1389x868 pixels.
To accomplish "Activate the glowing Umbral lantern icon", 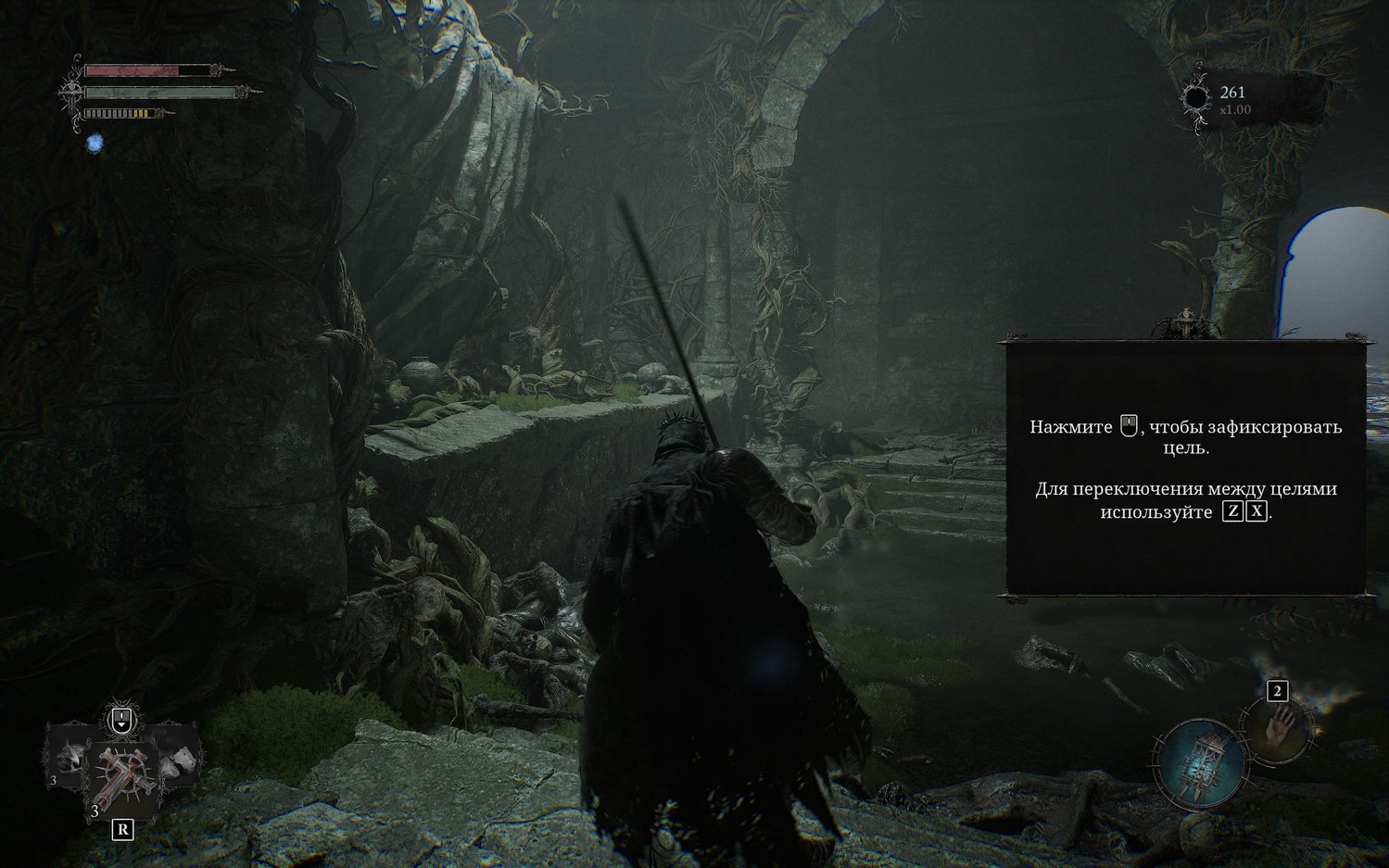I will coord(1202,762).
